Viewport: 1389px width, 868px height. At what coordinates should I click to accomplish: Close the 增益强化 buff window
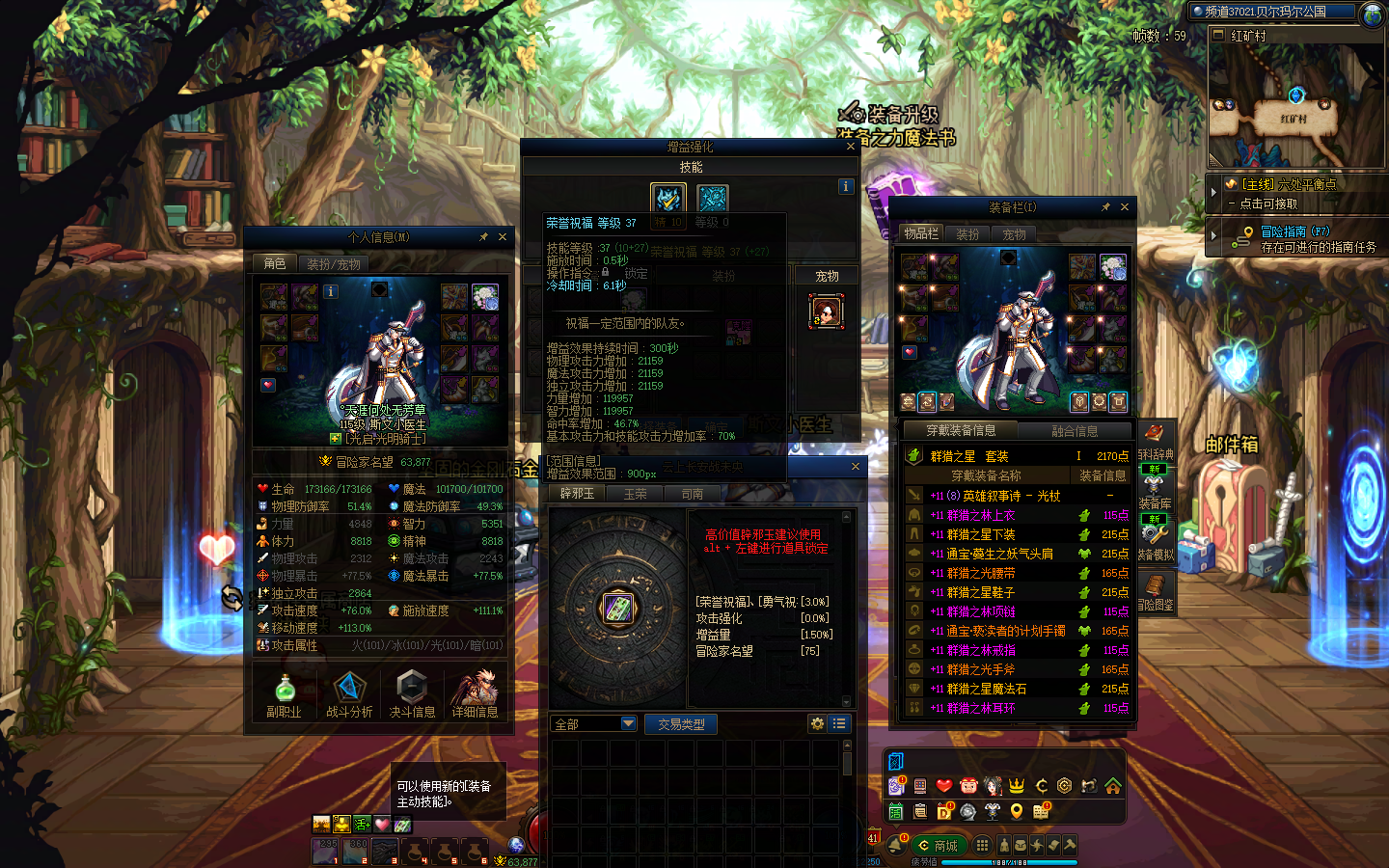click(851, 147)
